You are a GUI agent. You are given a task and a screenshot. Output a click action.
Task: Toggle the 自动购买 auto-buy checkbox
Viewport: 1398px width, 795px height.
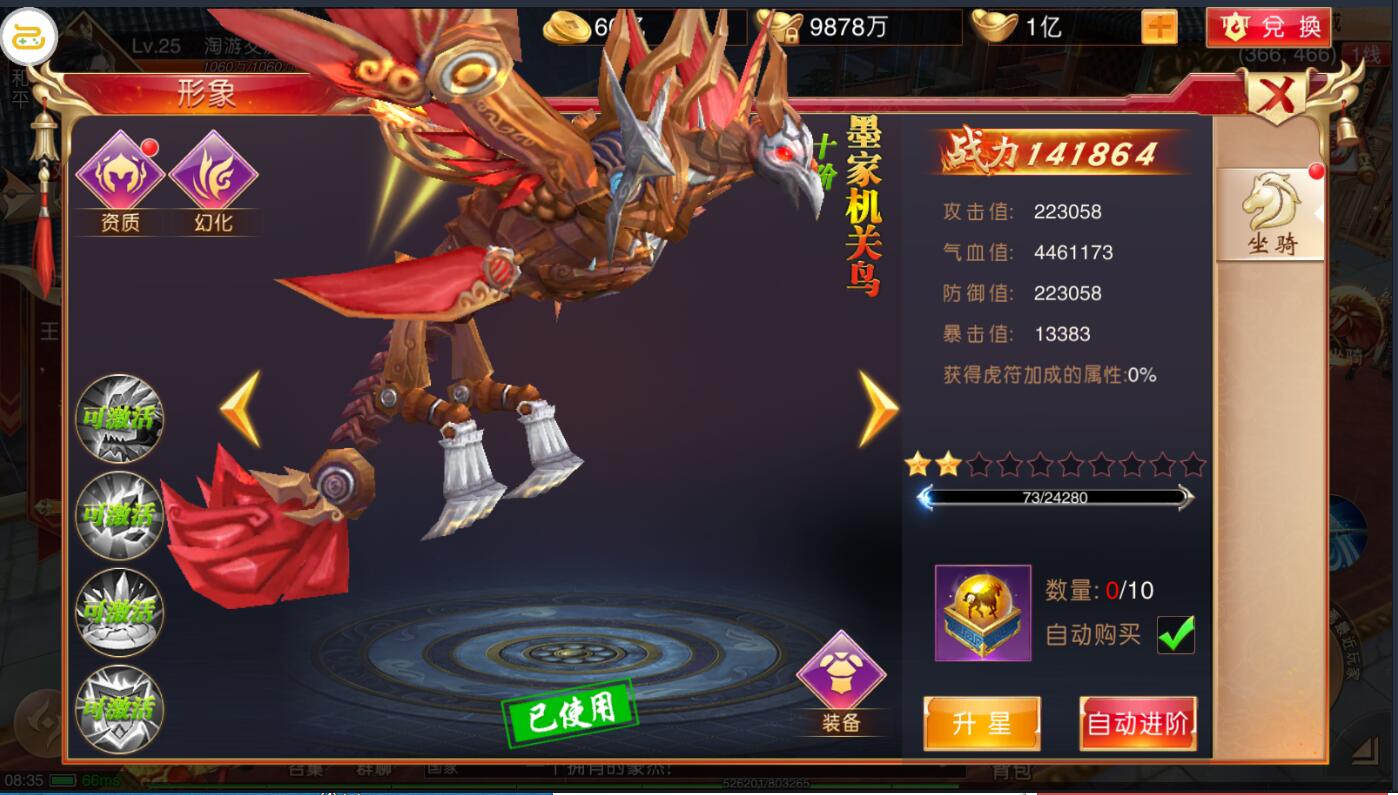point(1175,634)
